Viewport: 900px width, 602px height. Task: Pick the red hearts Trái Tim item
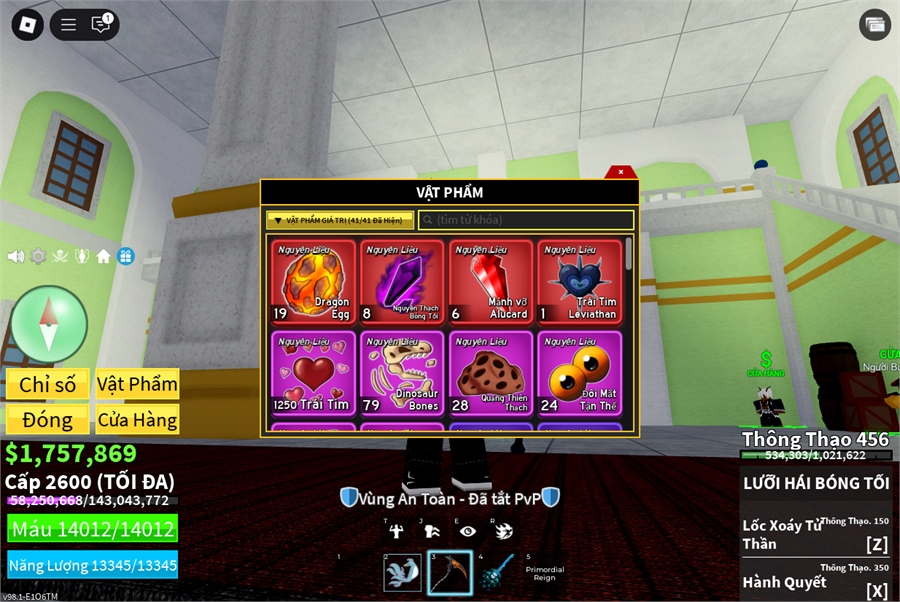pyautogui.click(x=313, y=373)
